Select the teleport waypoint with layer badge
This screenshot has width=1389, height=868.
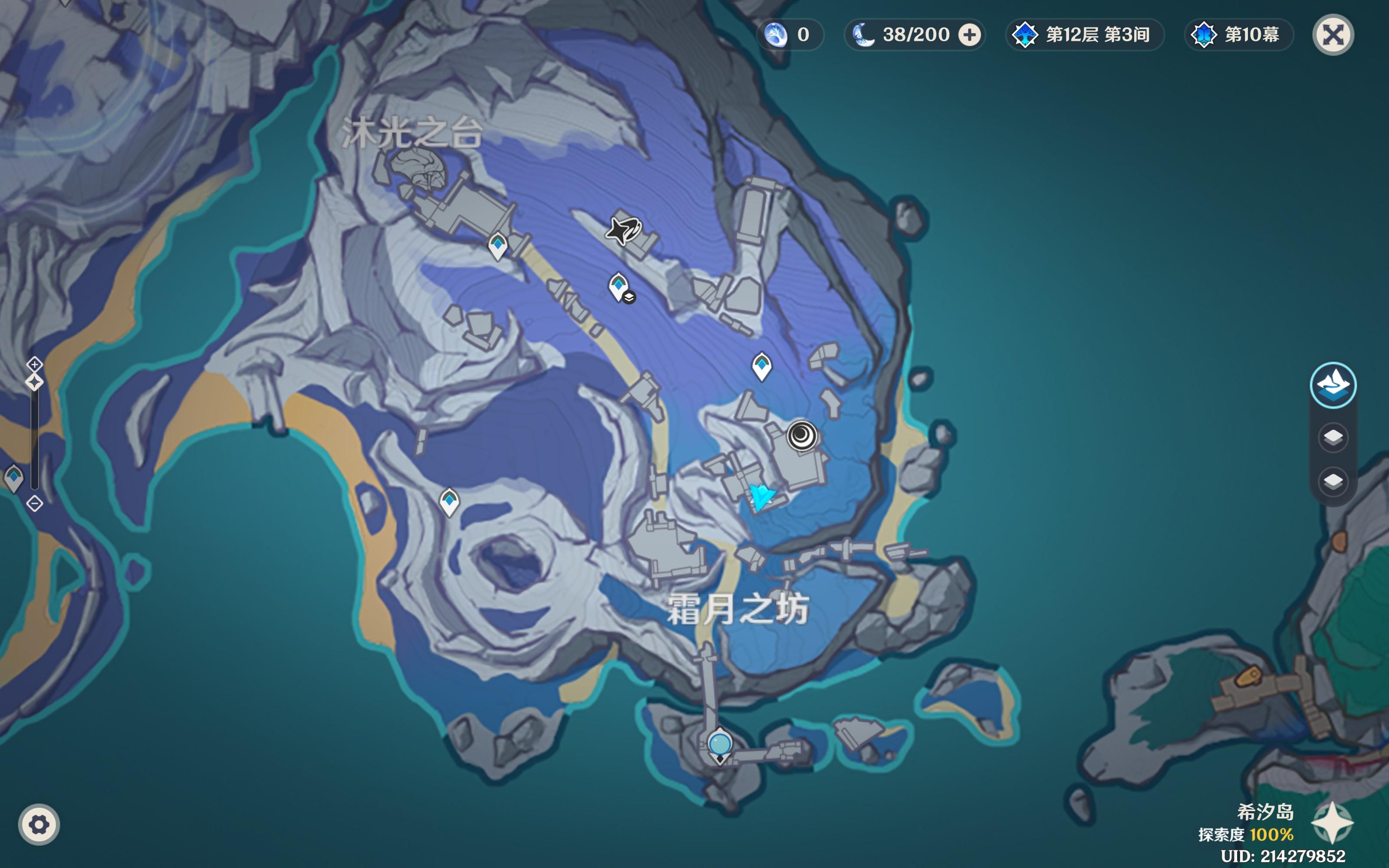[619, 286]
